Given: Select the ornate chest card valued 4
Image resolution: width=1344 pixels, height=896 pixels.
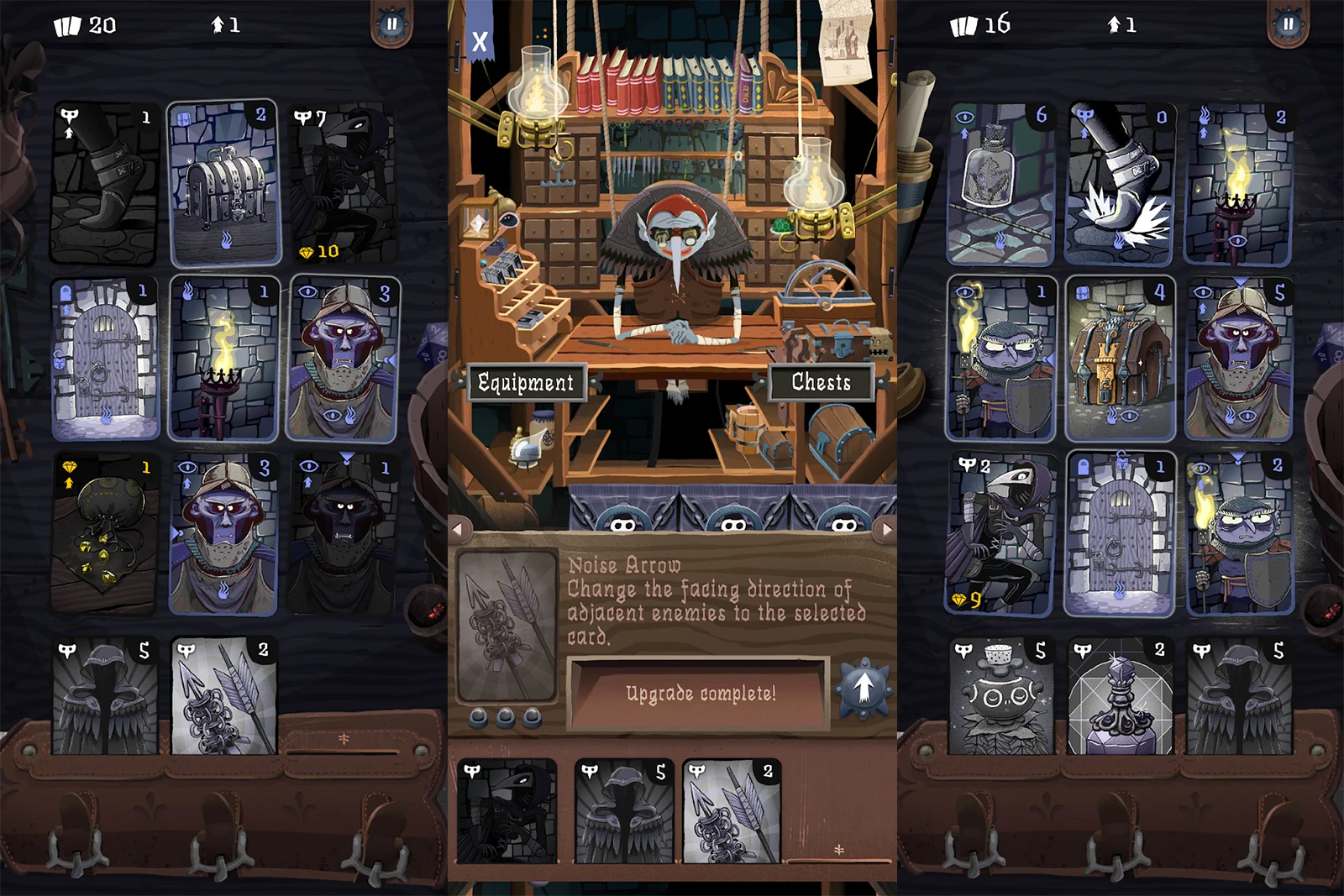Looking at the screenshot, I should point(1120,359).
